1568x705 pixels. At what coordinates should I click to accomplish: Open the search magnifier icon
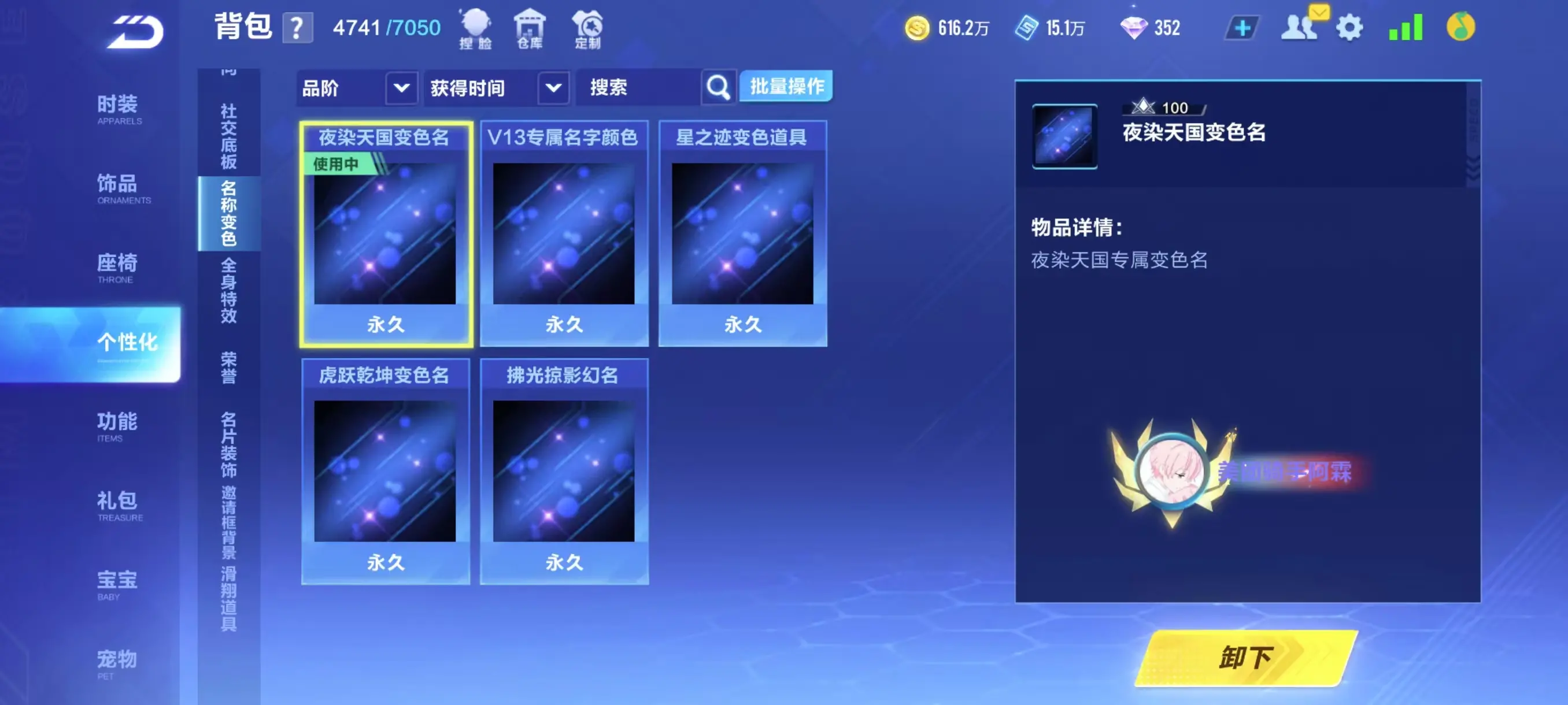(x=718, y=87)
